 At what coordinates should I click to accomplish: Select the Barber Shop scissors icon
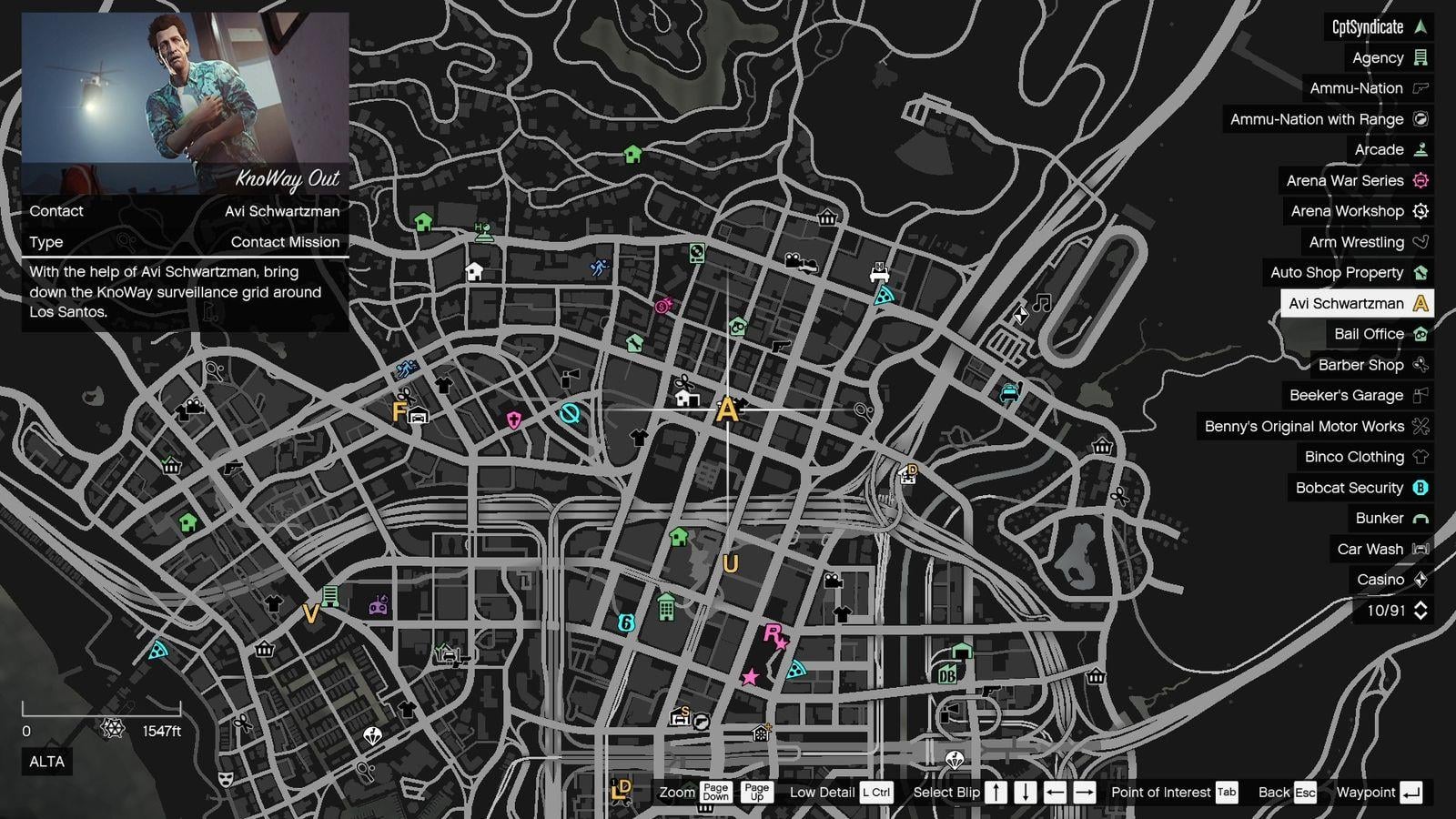pos(1419,364)
